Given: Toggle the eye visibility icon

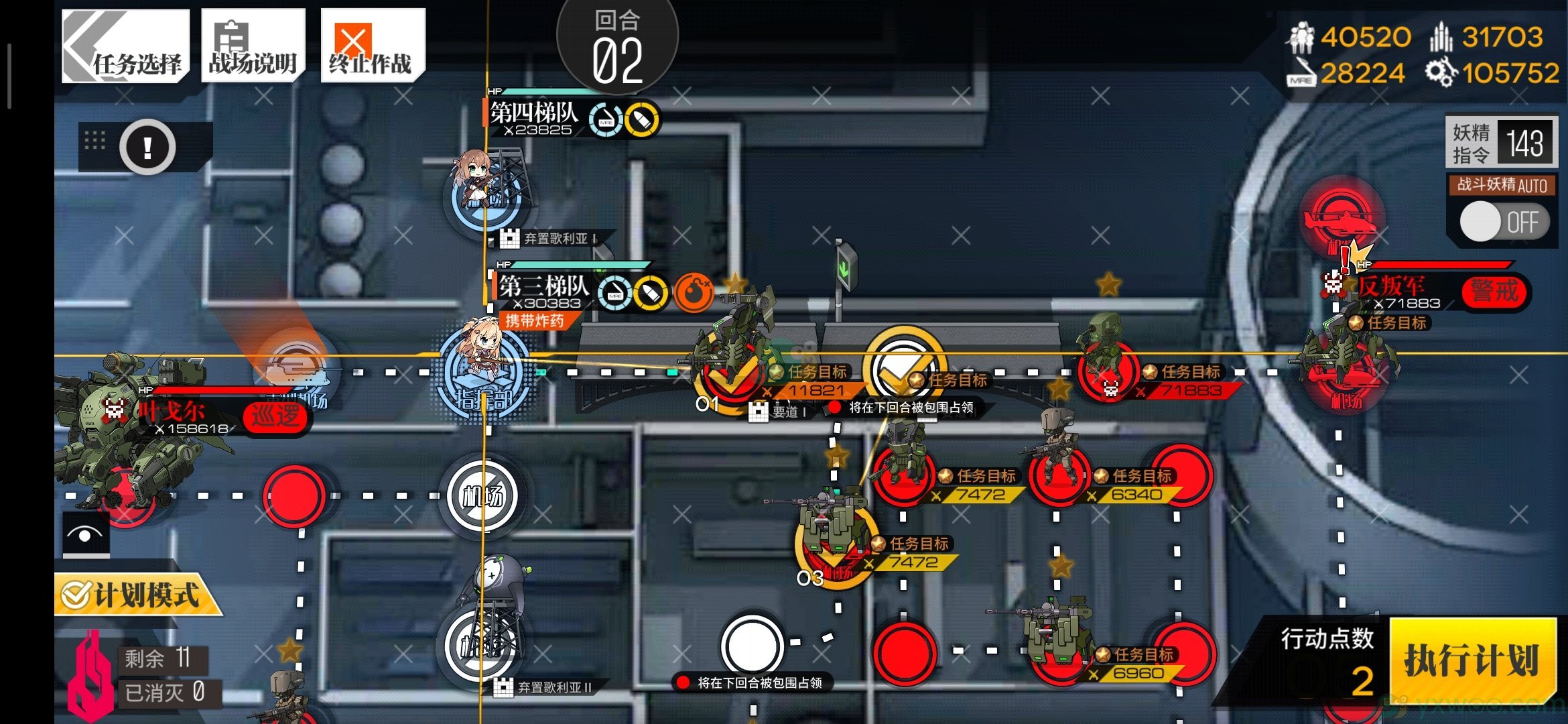Looking at the screenshot, I should [86, 534].
